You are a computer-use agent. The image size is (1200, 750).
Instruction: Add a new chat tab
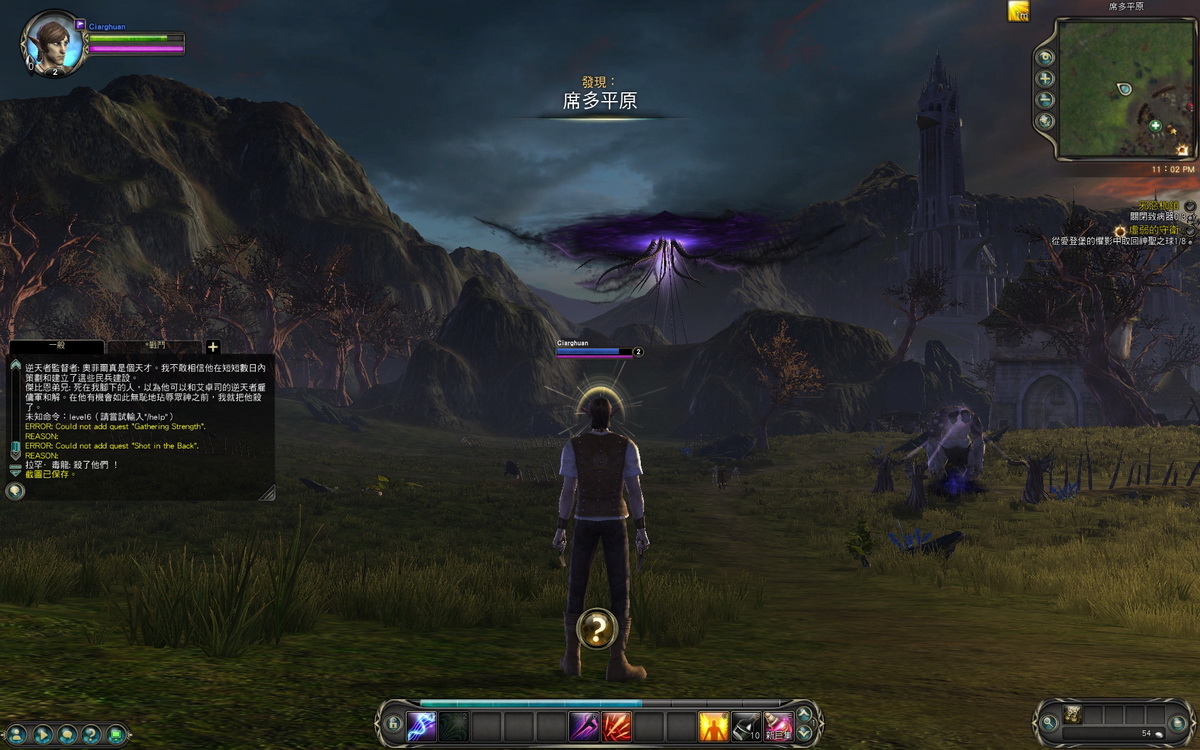click(212, 347)
